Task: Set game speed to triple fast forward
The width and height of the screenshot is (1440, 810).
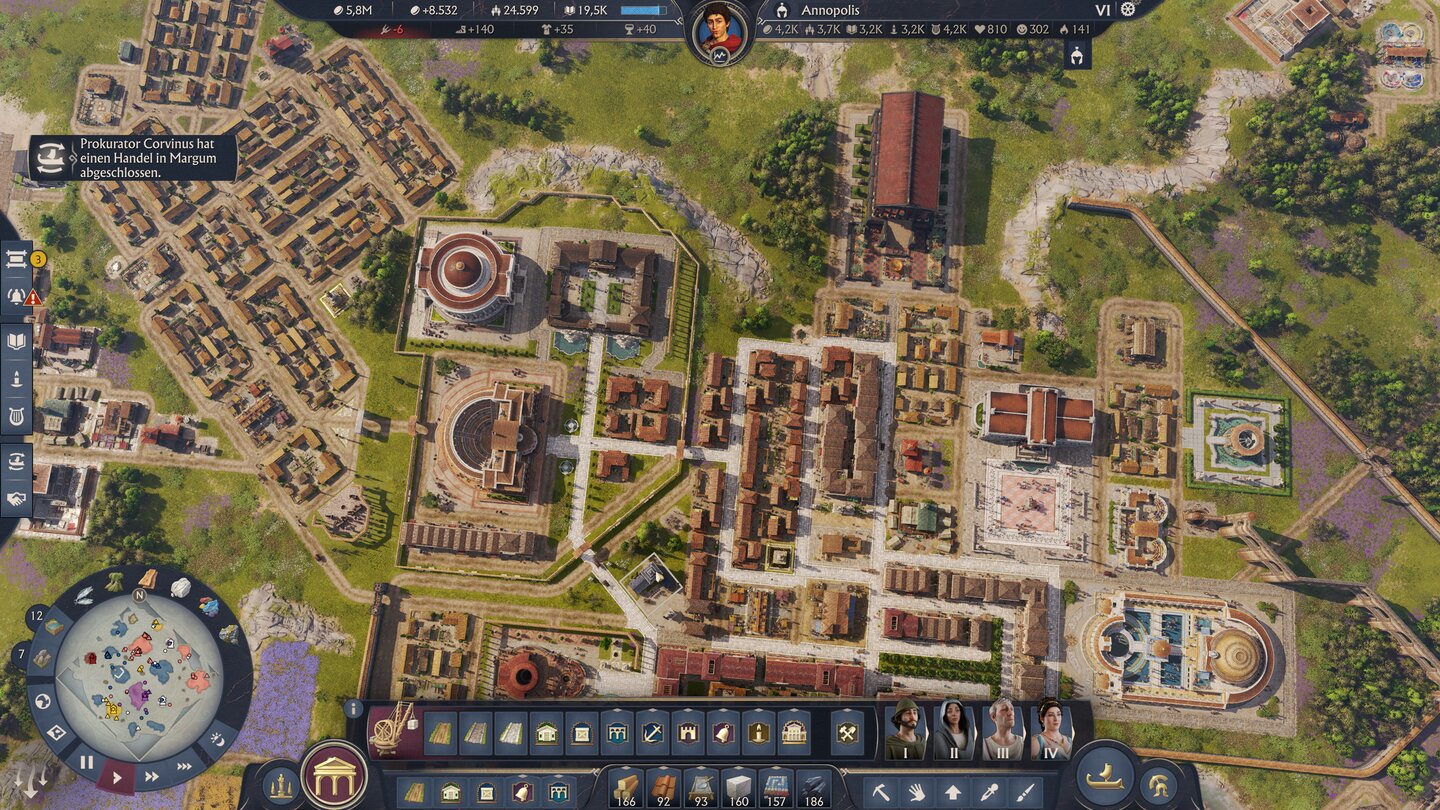Action: point(184,767)
